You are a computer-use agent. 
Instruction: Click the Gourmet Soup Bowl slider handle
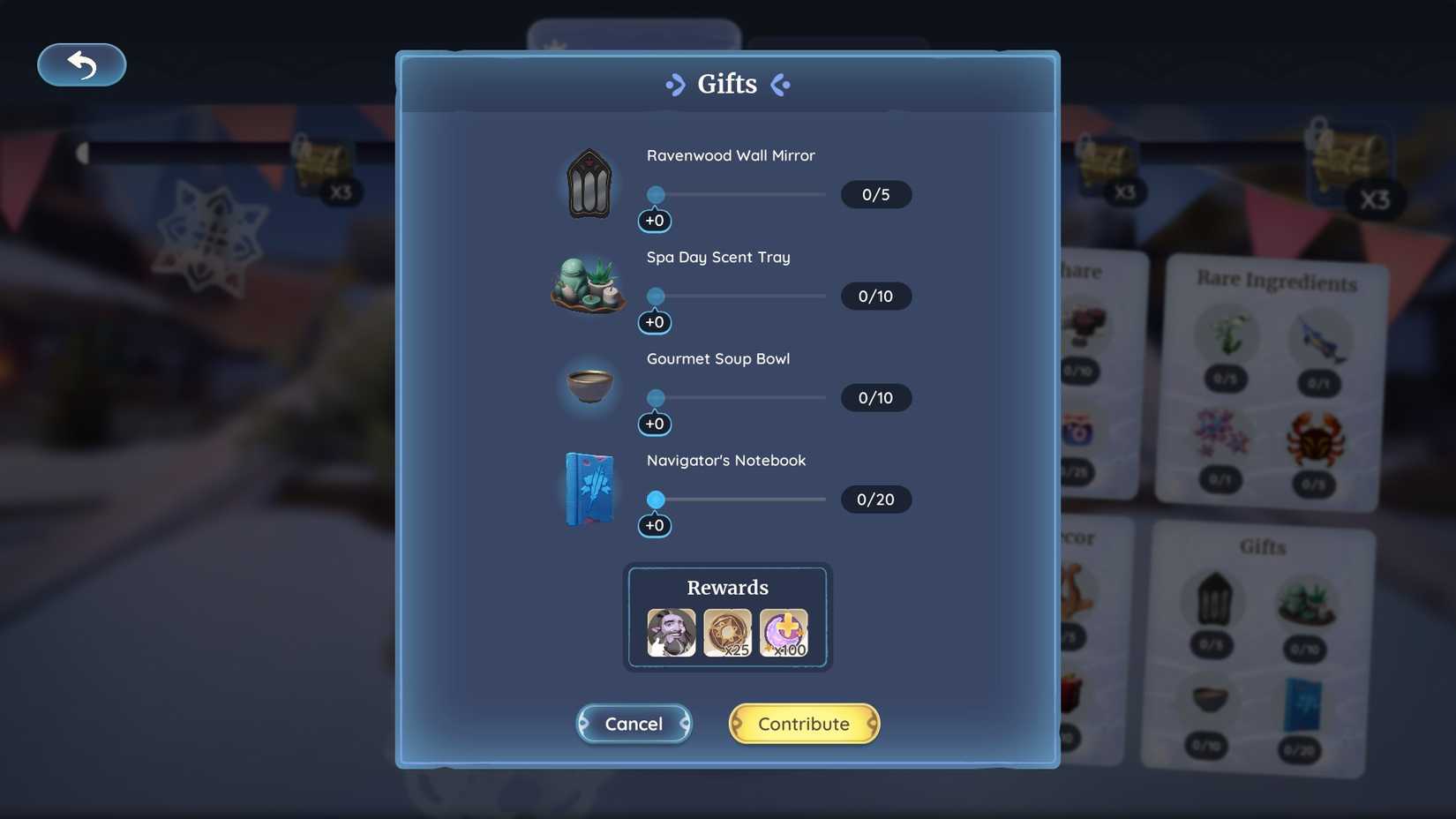(655, 397)
